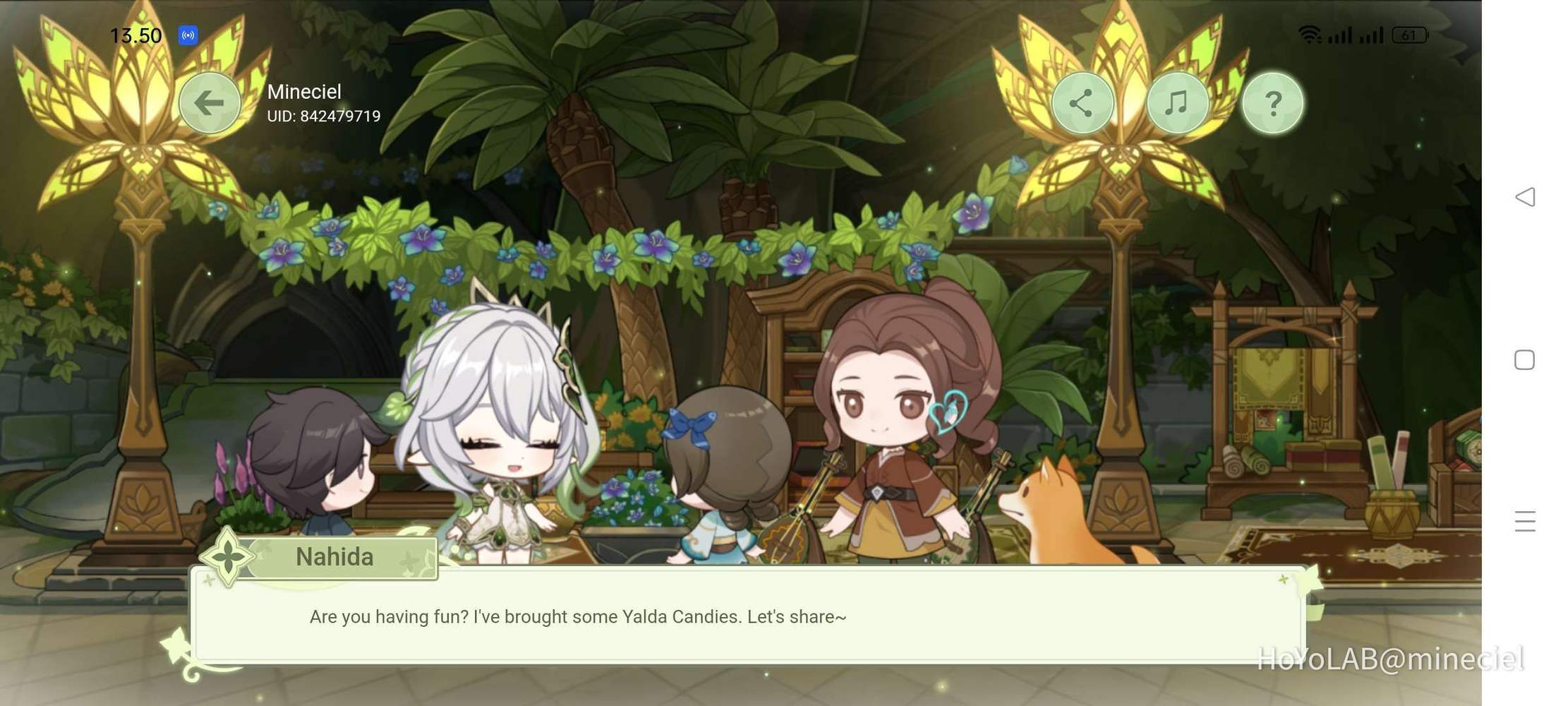Tap the Android back triangle button
Image resolution: width=1568 pixels, height=706 pixels.
1524,198
